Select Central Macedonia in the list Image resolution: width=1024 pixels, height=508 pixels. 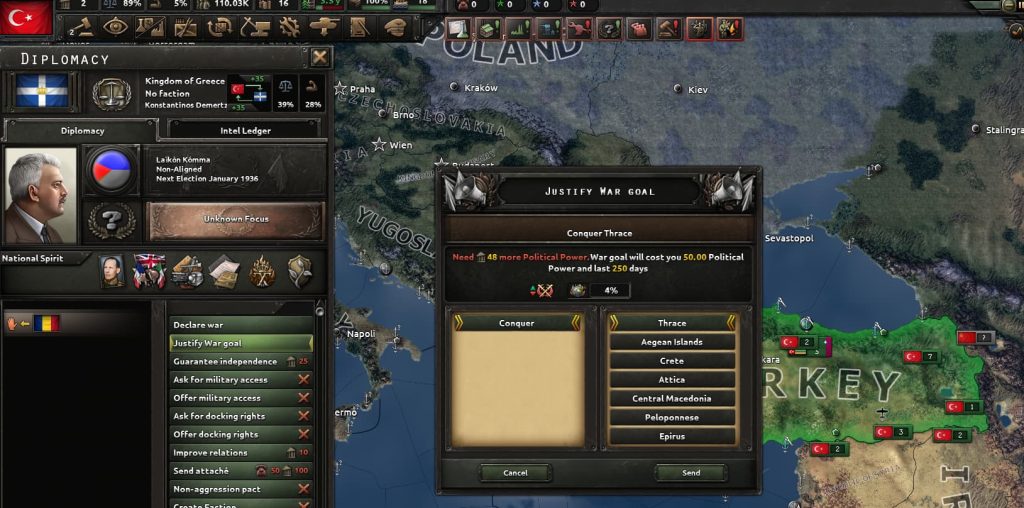(672, 399)
